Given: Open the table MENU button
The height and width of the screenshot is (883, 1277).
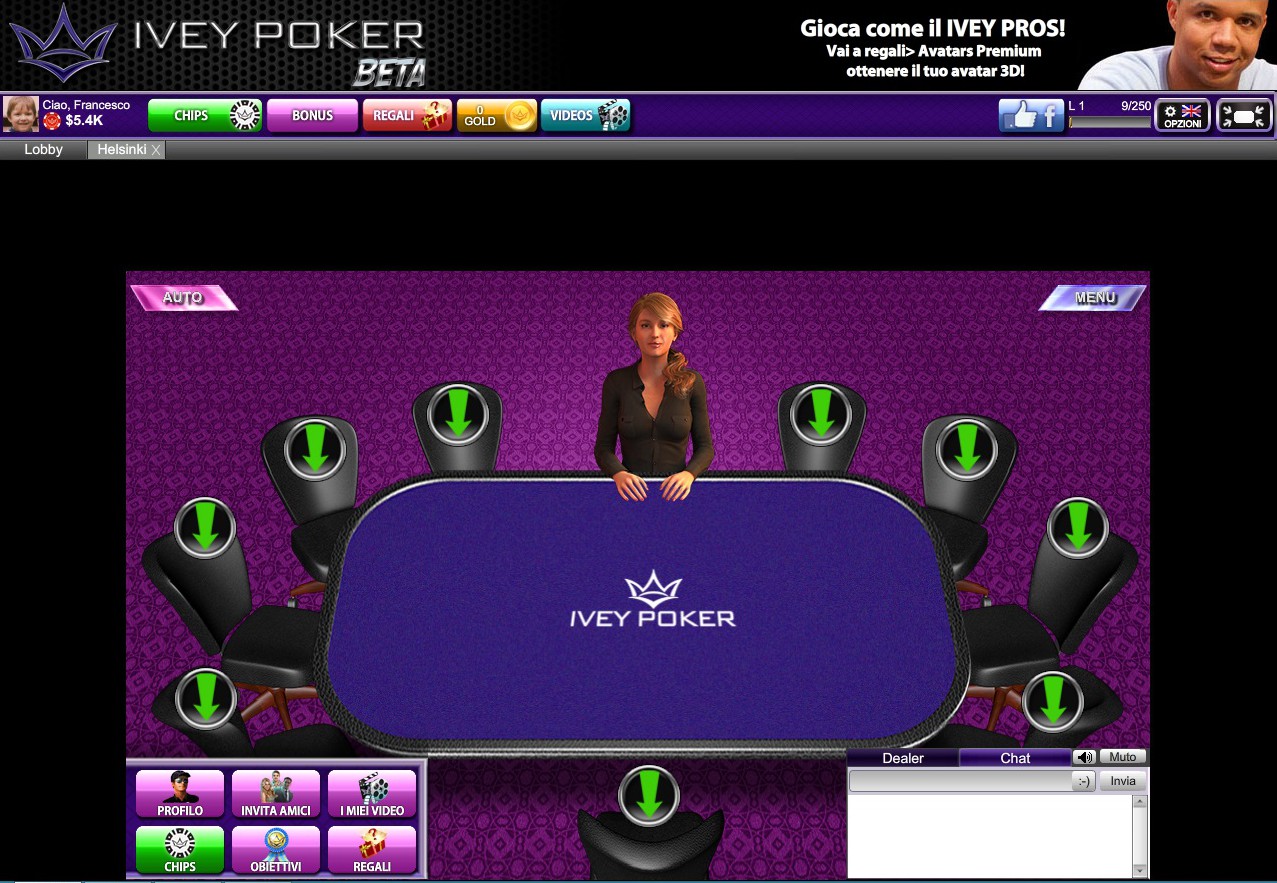Looking at the screenshot, I should pos(1094,297).
